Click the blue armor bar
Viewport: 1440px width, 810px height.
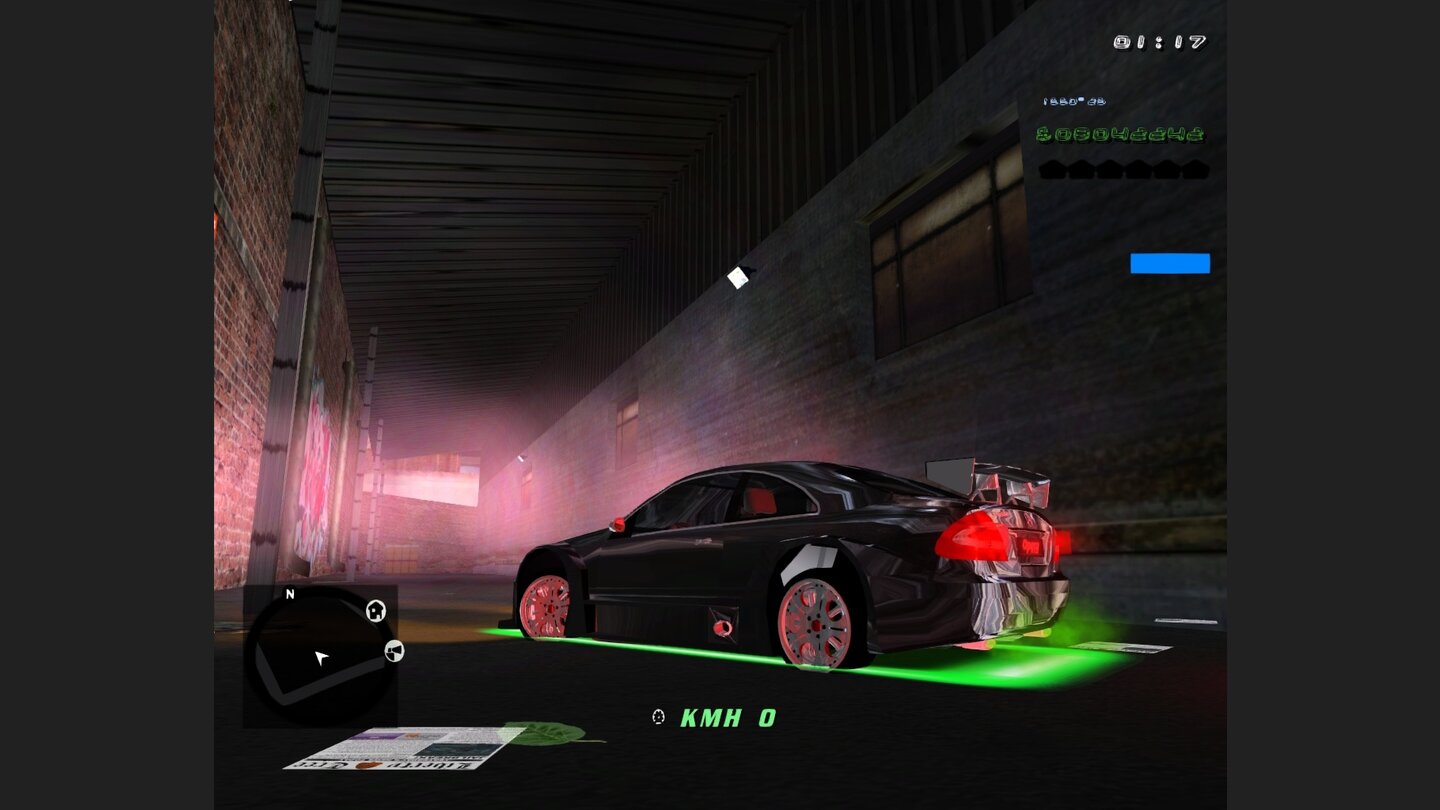point(1170,263)
